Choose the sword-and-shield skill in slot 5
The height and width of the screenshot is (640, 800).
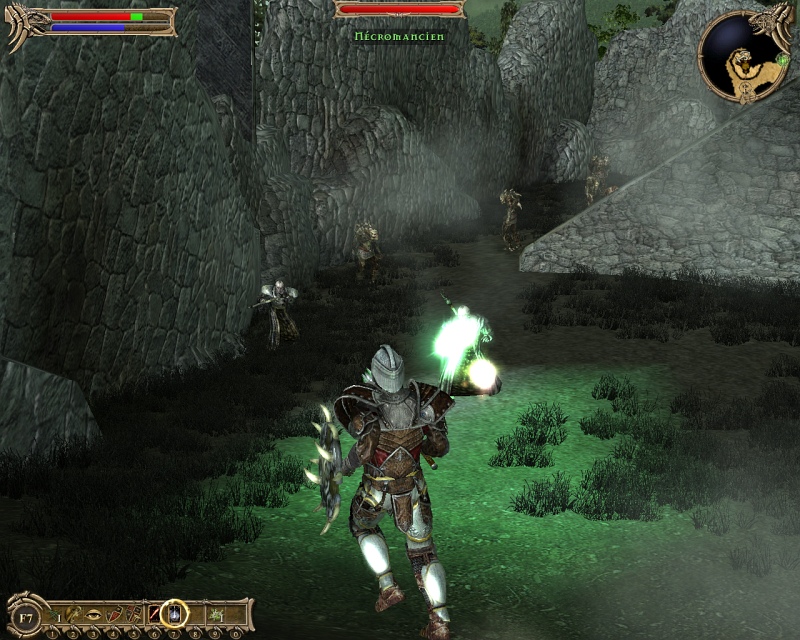(134, 612)
